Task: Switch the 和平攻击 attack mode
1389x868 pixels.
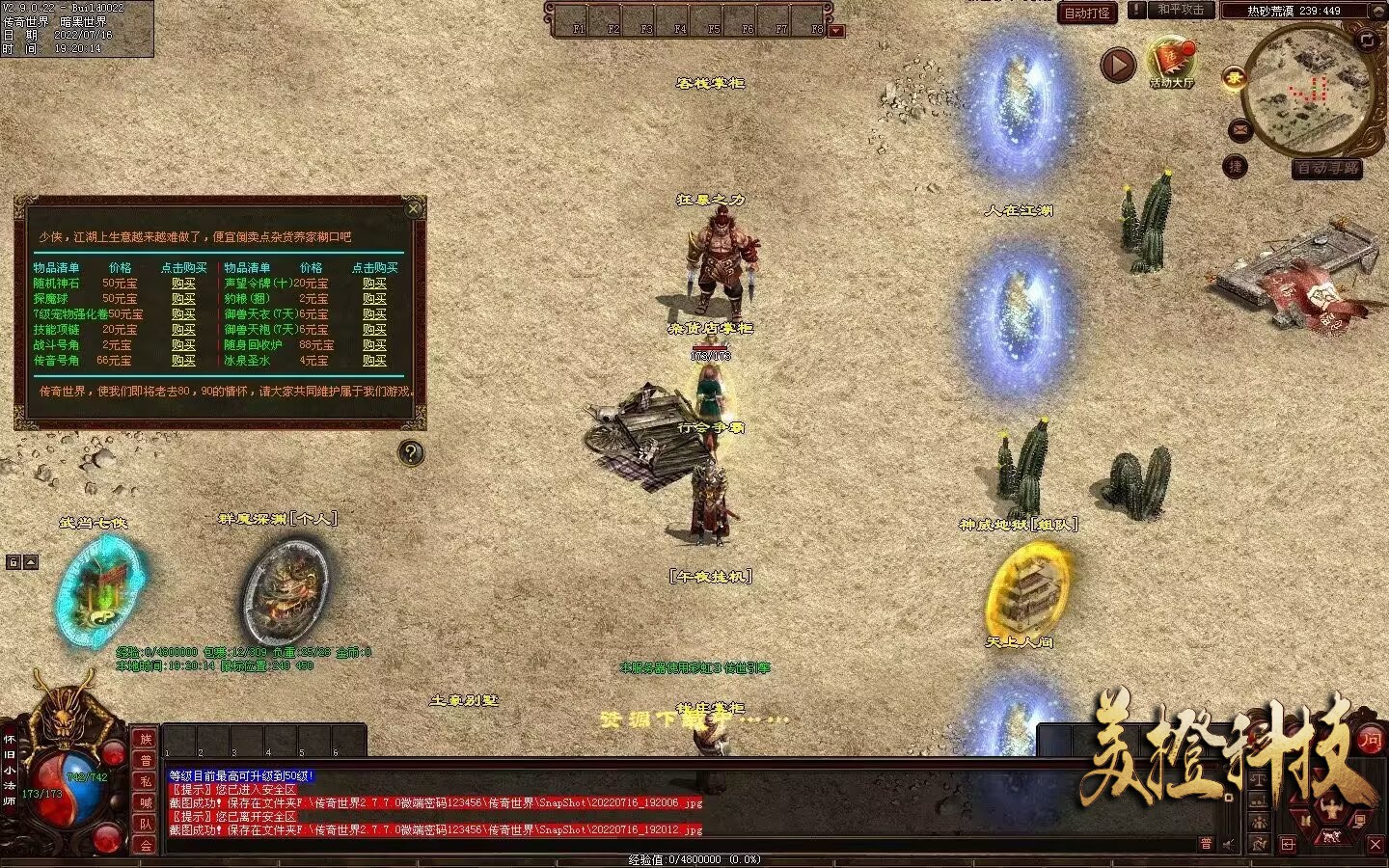Action: point(1180,10)
